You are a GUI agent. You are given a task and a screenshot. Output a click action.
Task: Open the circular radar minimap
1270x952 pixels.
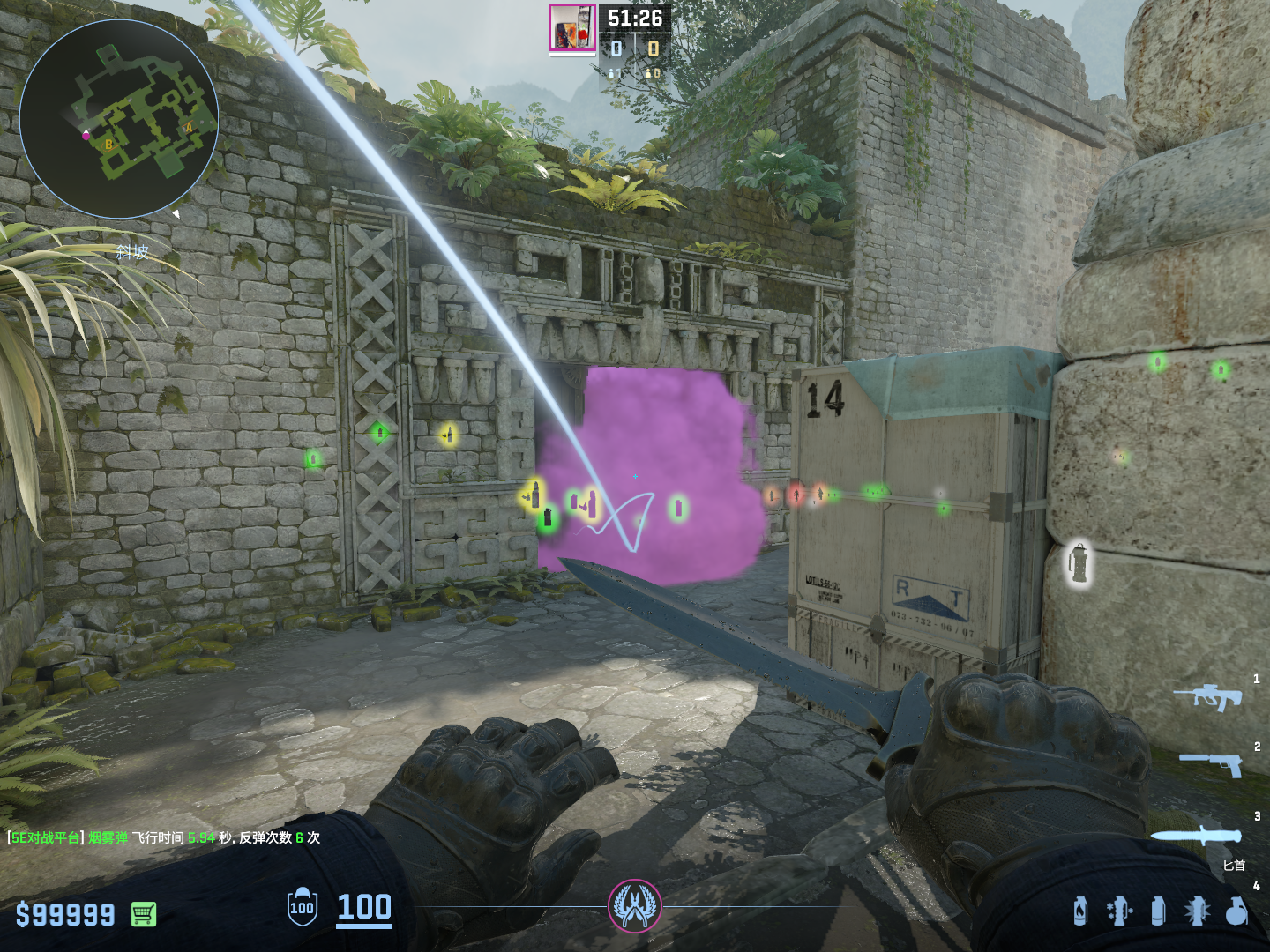pos(119,119)
